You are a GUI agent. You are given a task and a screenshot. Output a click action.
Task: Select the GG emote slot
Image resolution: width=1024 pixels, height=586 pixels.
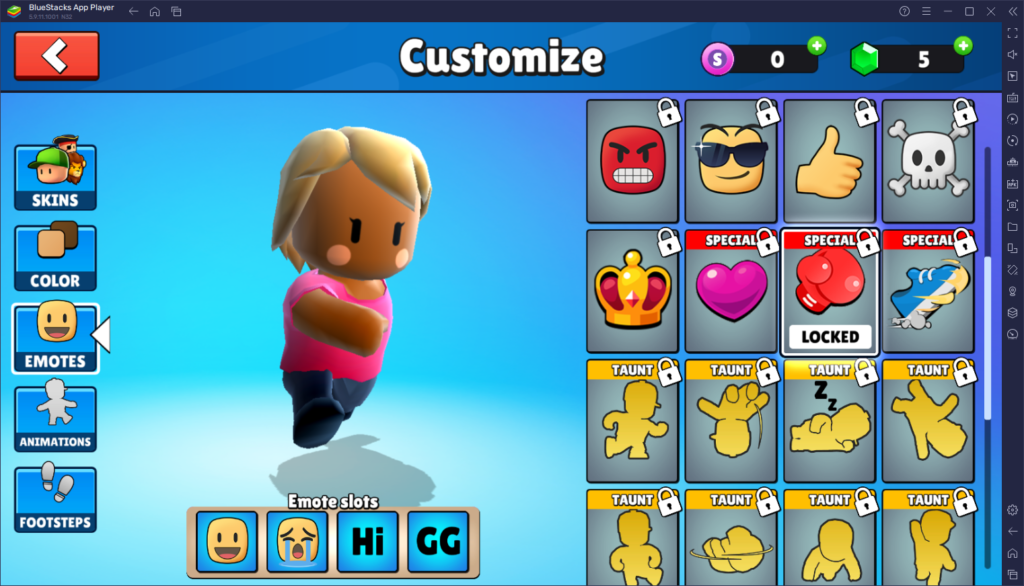pyautogui.click(x=438, y=541)
